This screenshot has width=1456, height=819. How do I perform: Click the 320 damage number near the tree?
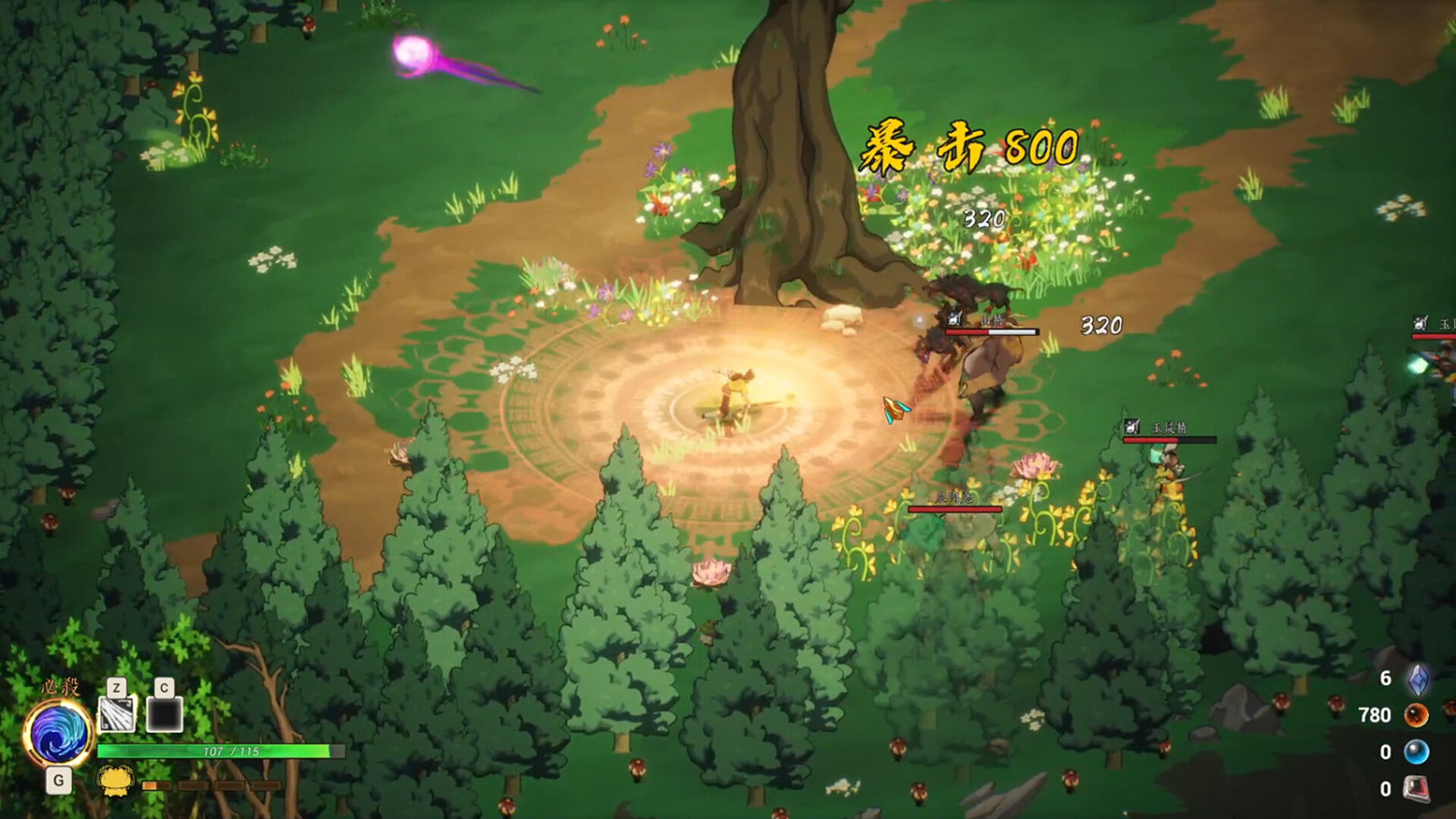coord(983,219)
